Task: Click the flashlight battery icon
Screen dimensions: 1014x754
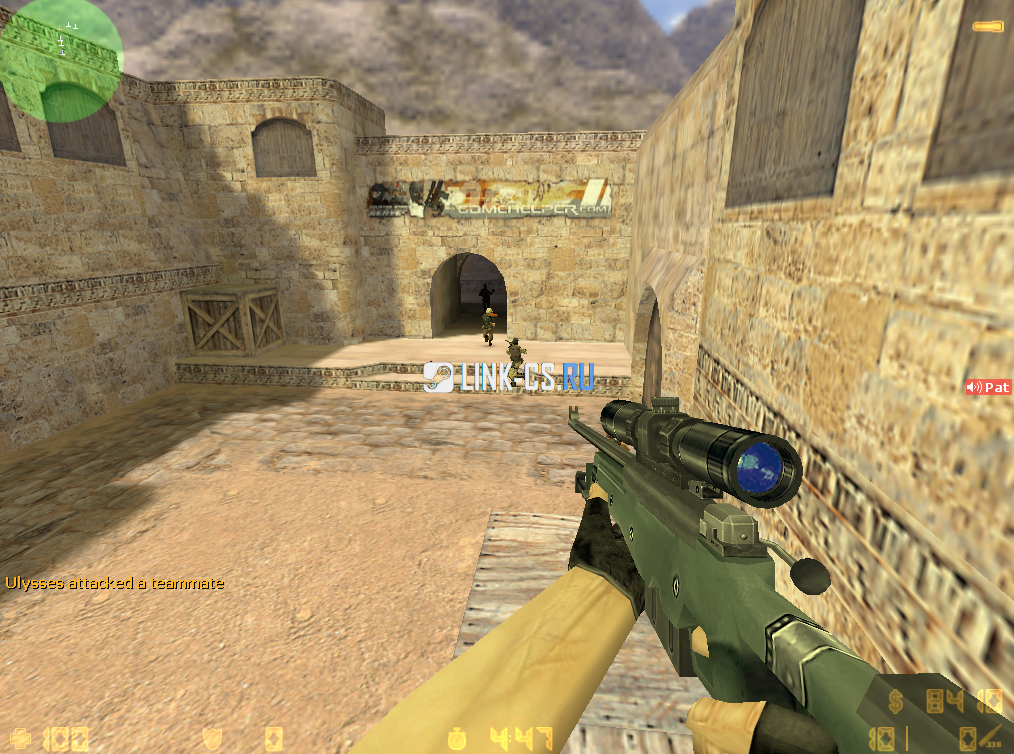Action: point(988,24)
